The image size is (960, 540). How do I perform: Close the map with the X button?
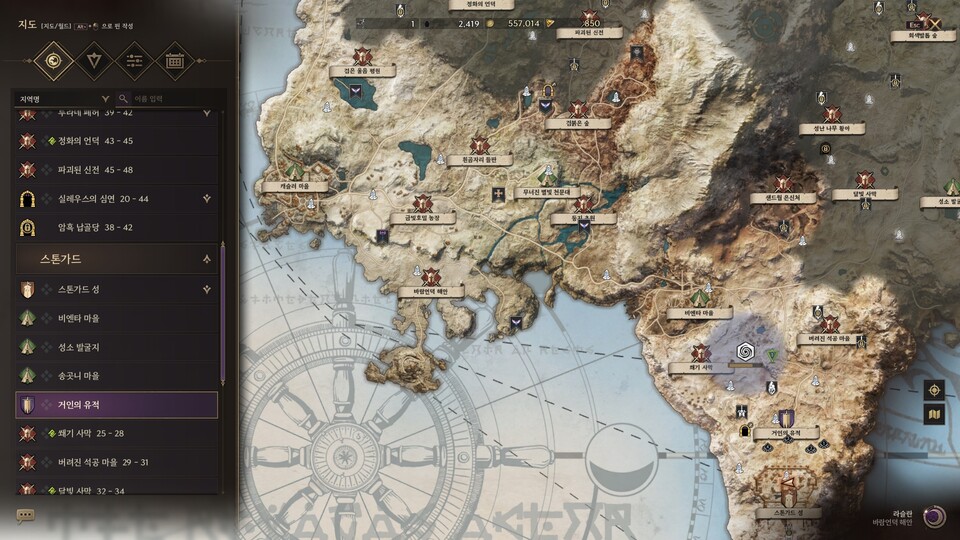pyautogui.click(x=936, y=22)
